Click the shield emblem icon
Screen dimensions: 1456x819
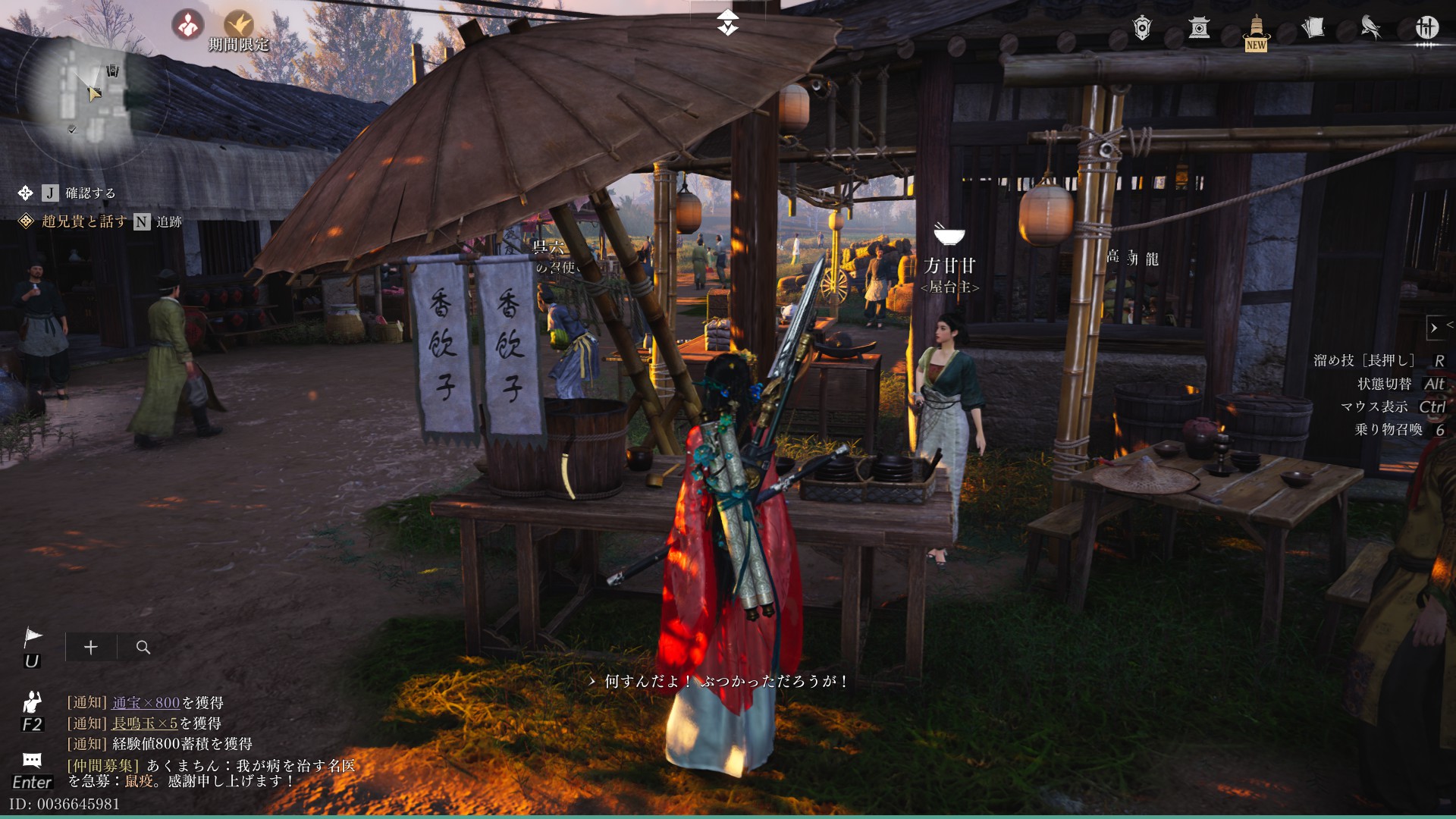click(x=1142, y=28)
